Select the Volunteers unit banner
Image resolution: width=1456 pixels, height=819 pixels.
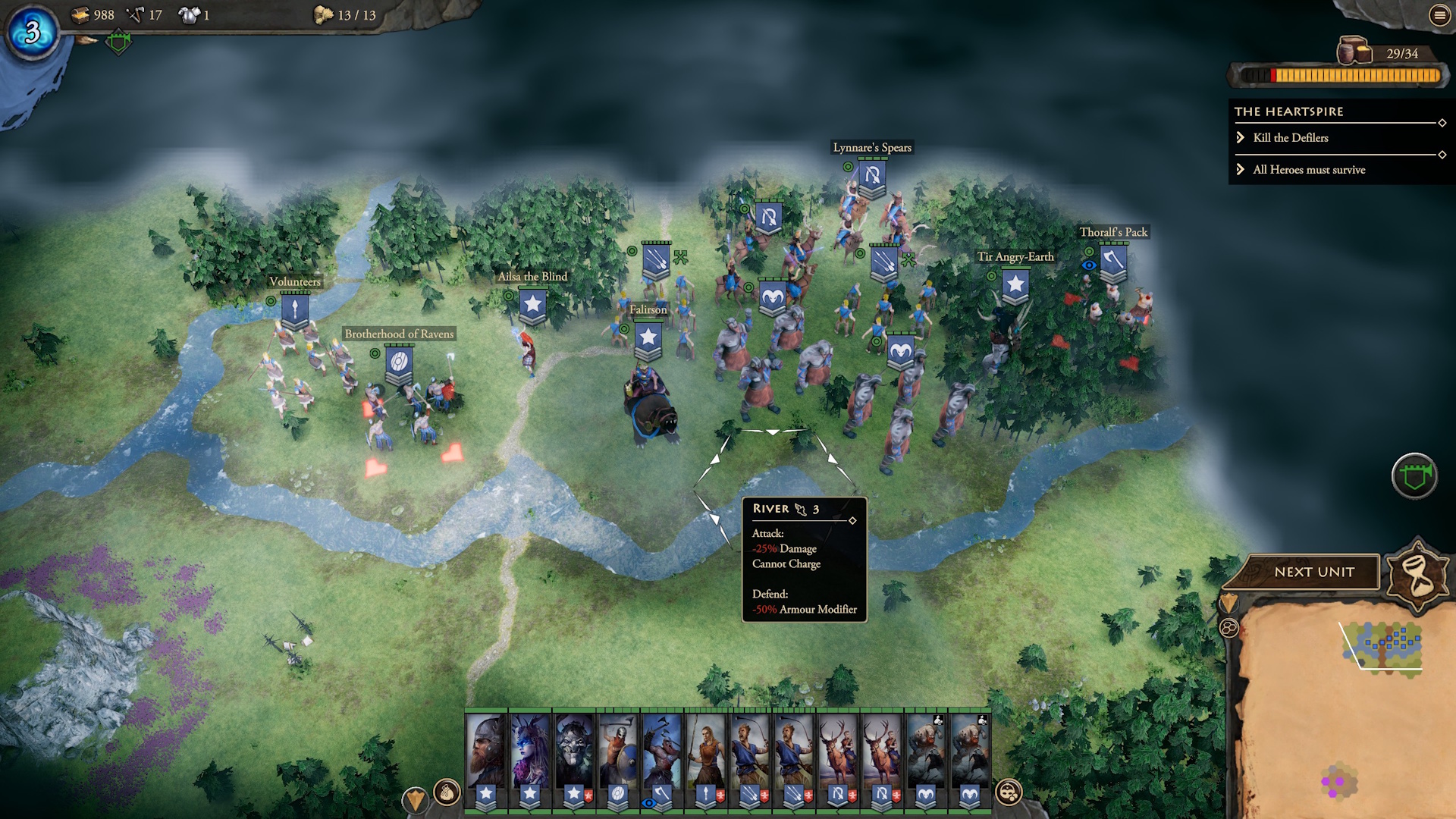point(294,309)
